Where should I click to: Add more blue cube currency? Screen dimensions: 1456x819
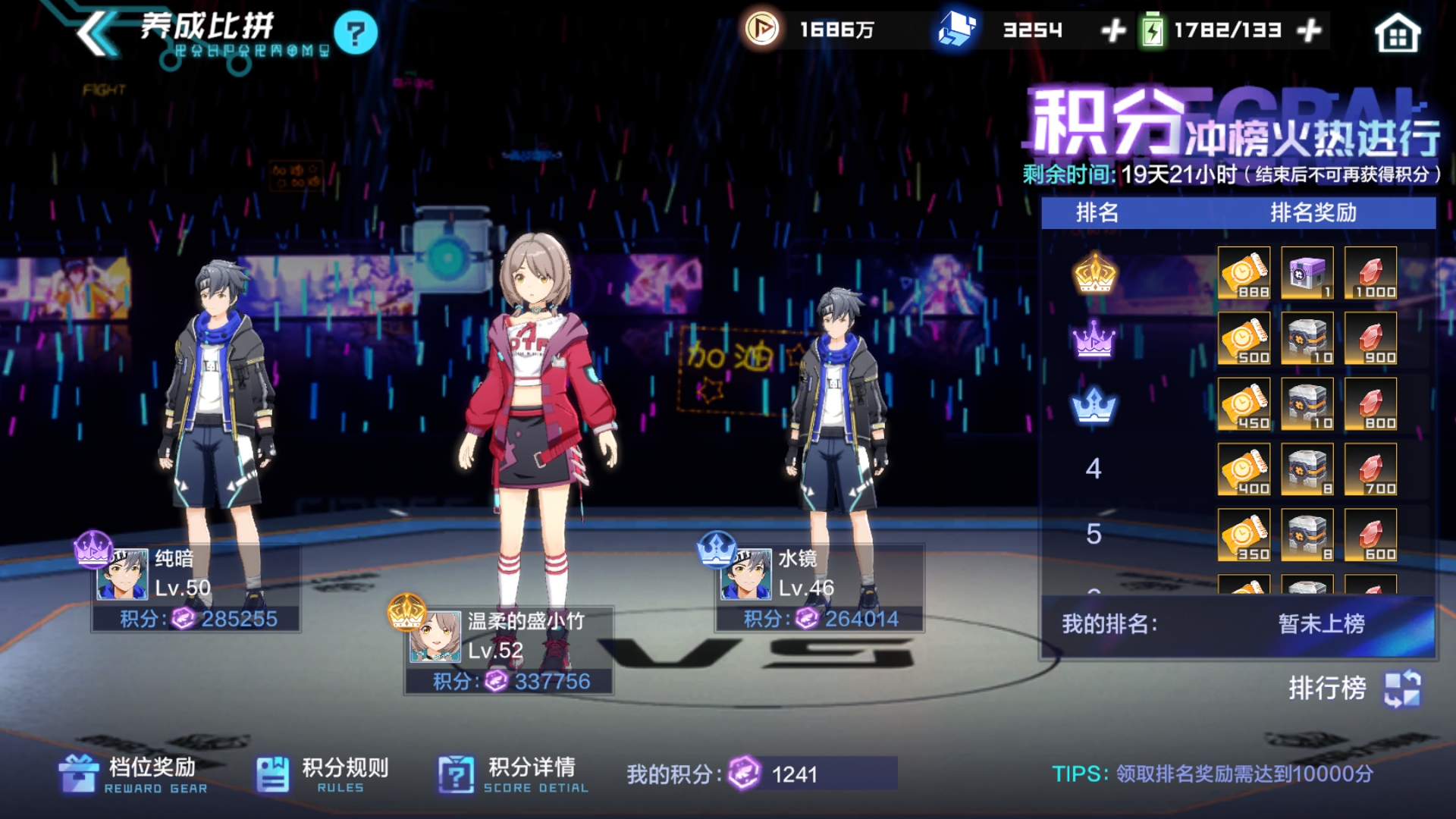[x=1112, y=31]
